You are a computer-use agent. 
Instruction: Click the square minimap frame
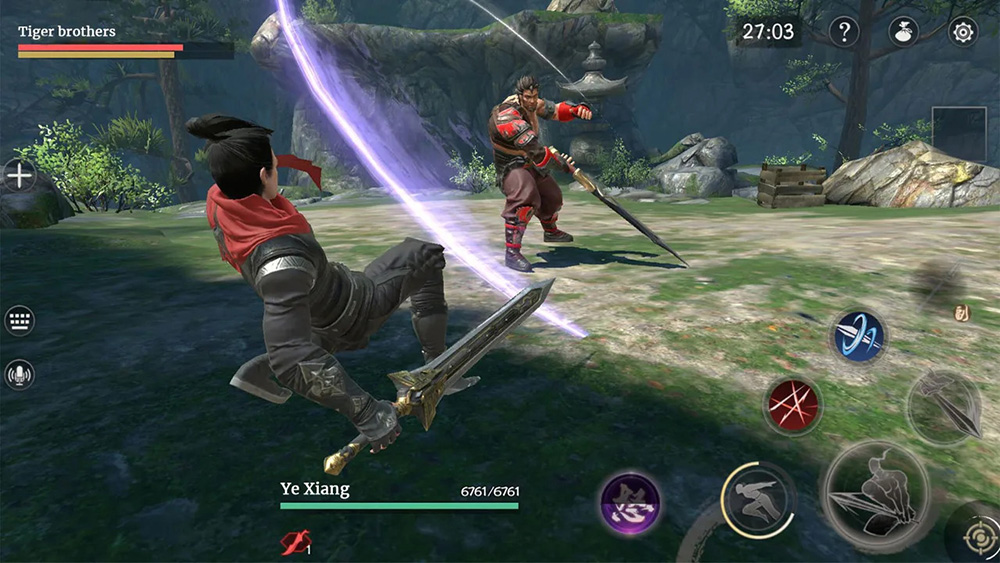959,133
